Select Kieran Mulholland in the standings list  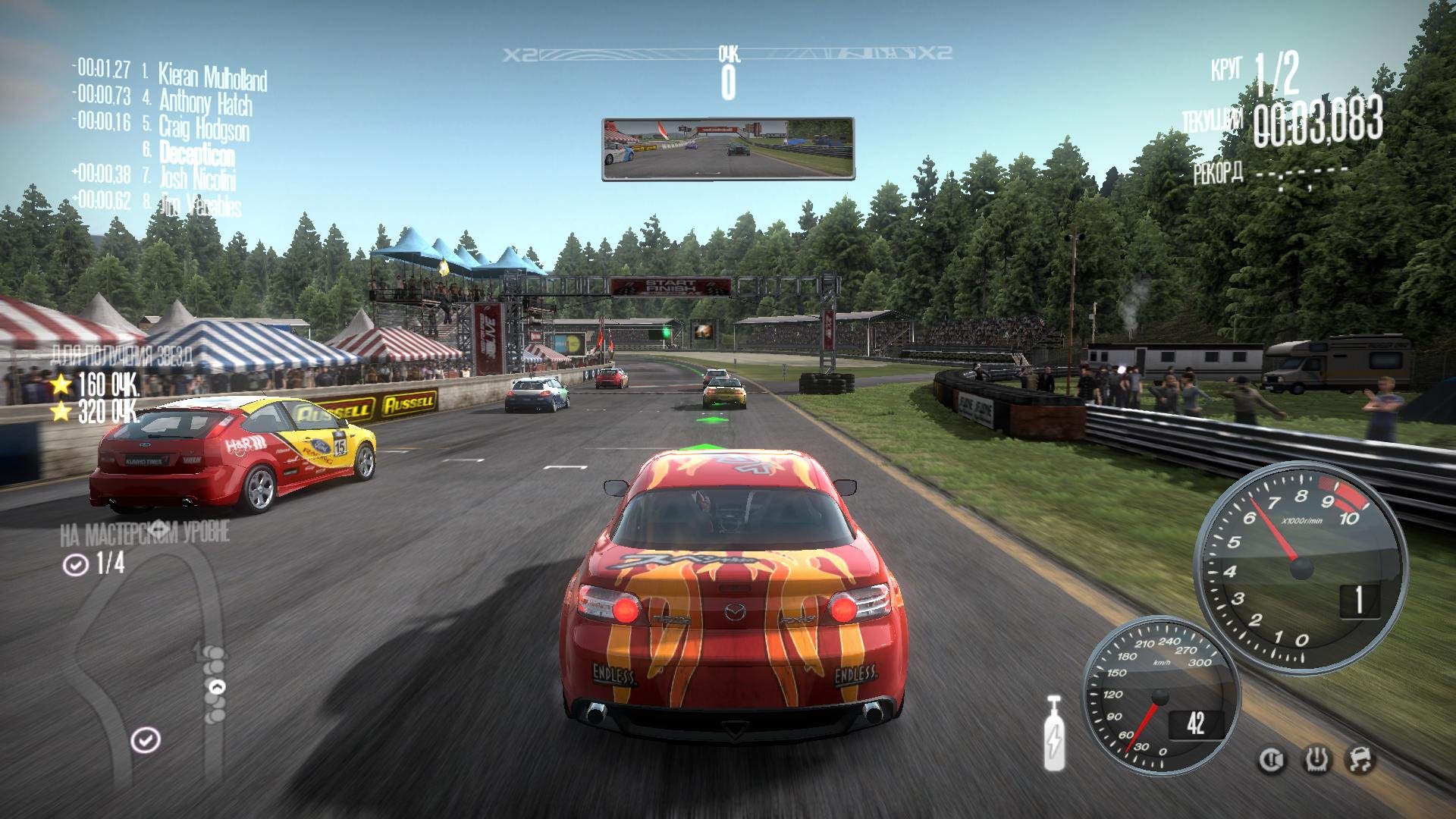pyautogui.click(x=212, y=76)
